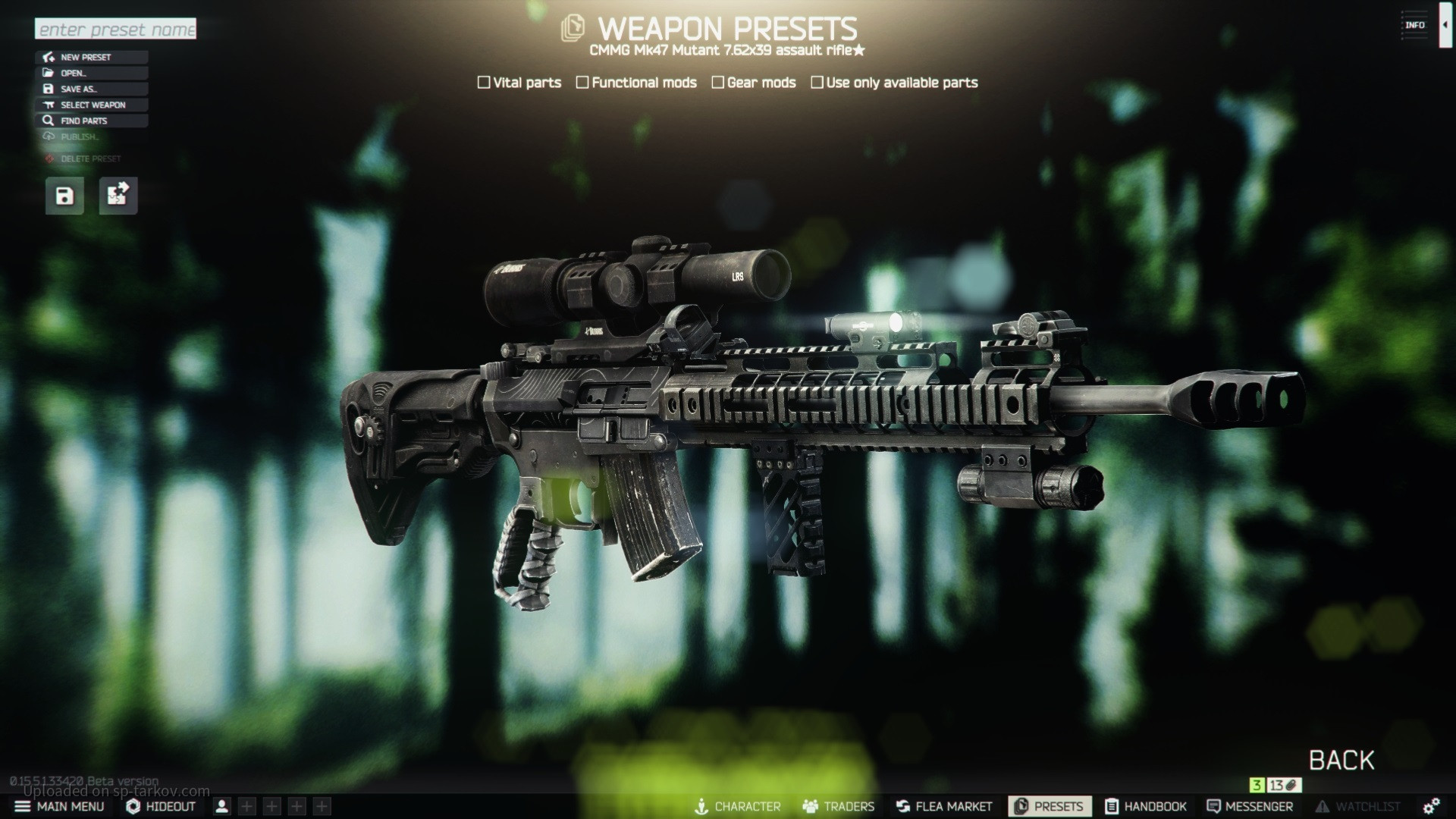Switch to the Hideout tab
The image size is (1456, 819).
click(x=161, y=806)
